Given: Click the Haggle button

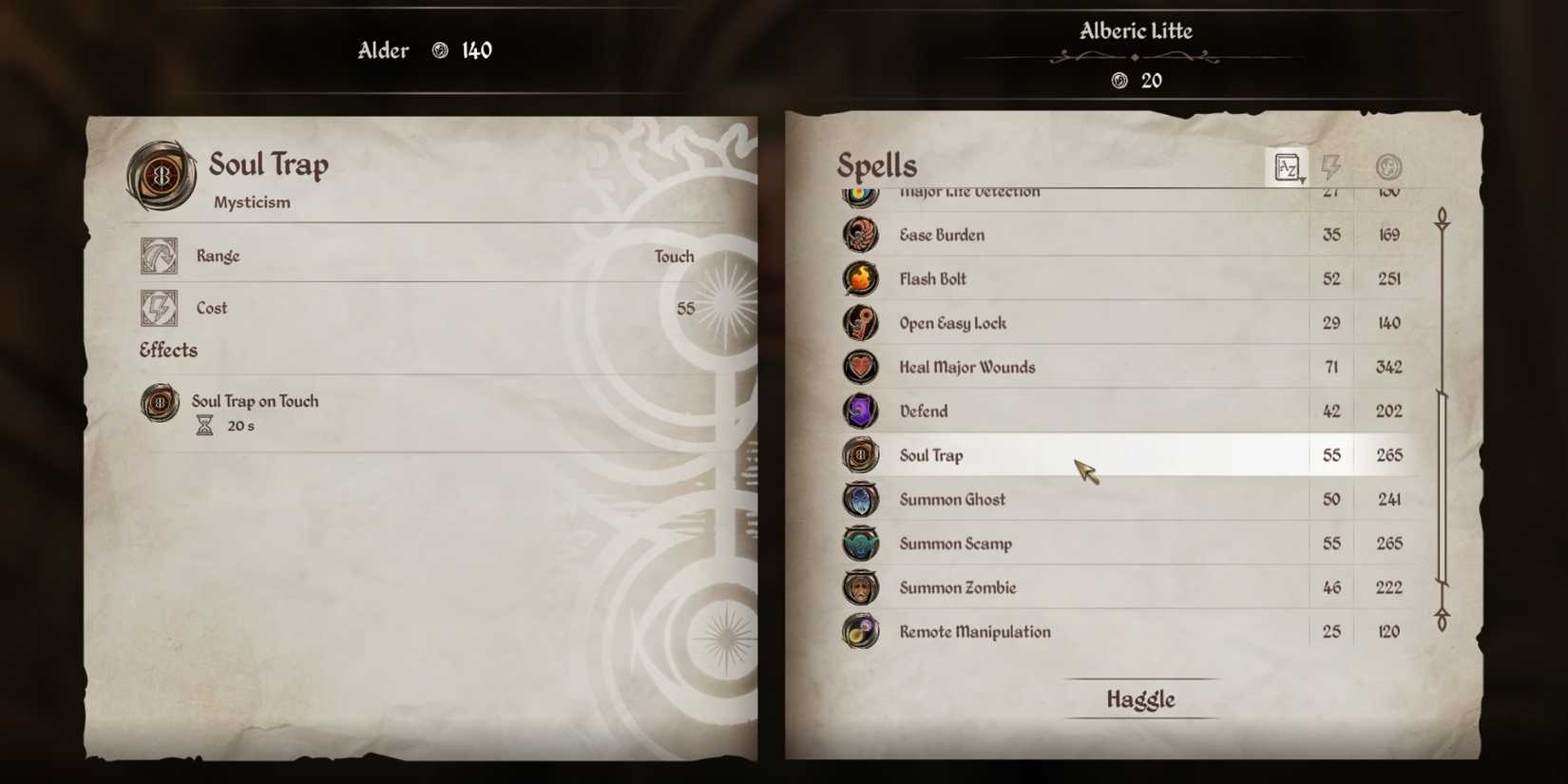Looking at the screenshot, I should click(x=1139, y=698).
